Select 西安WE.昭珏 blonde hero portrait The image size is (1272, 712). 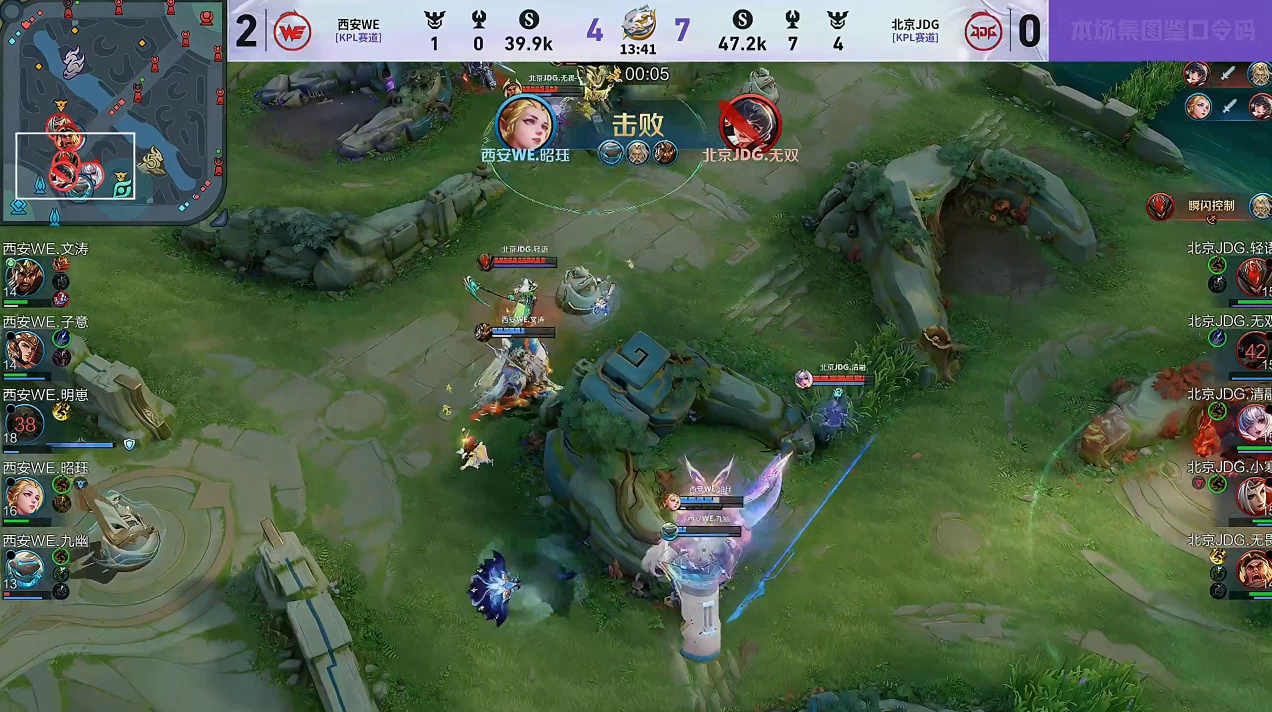click(x=23, y=495)
